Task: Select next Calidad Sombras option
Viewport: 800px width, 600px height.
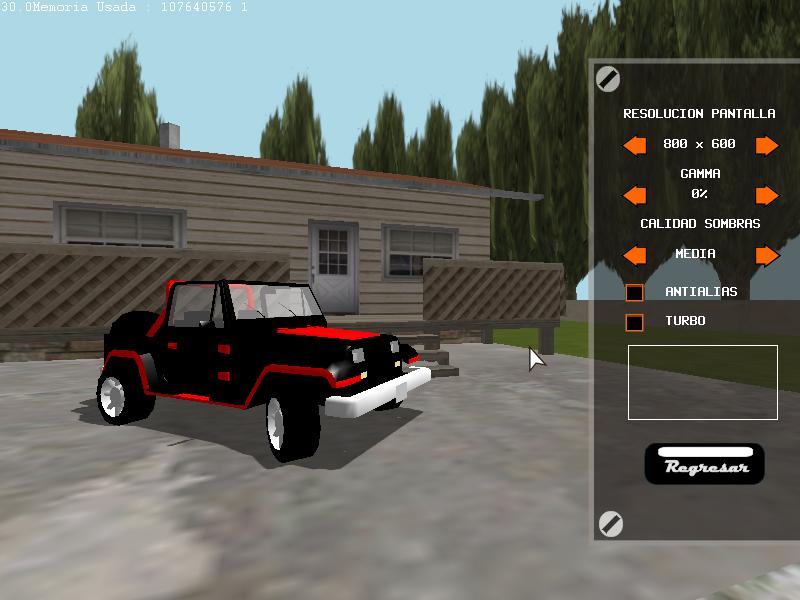Action: click(x=767, y=256)
